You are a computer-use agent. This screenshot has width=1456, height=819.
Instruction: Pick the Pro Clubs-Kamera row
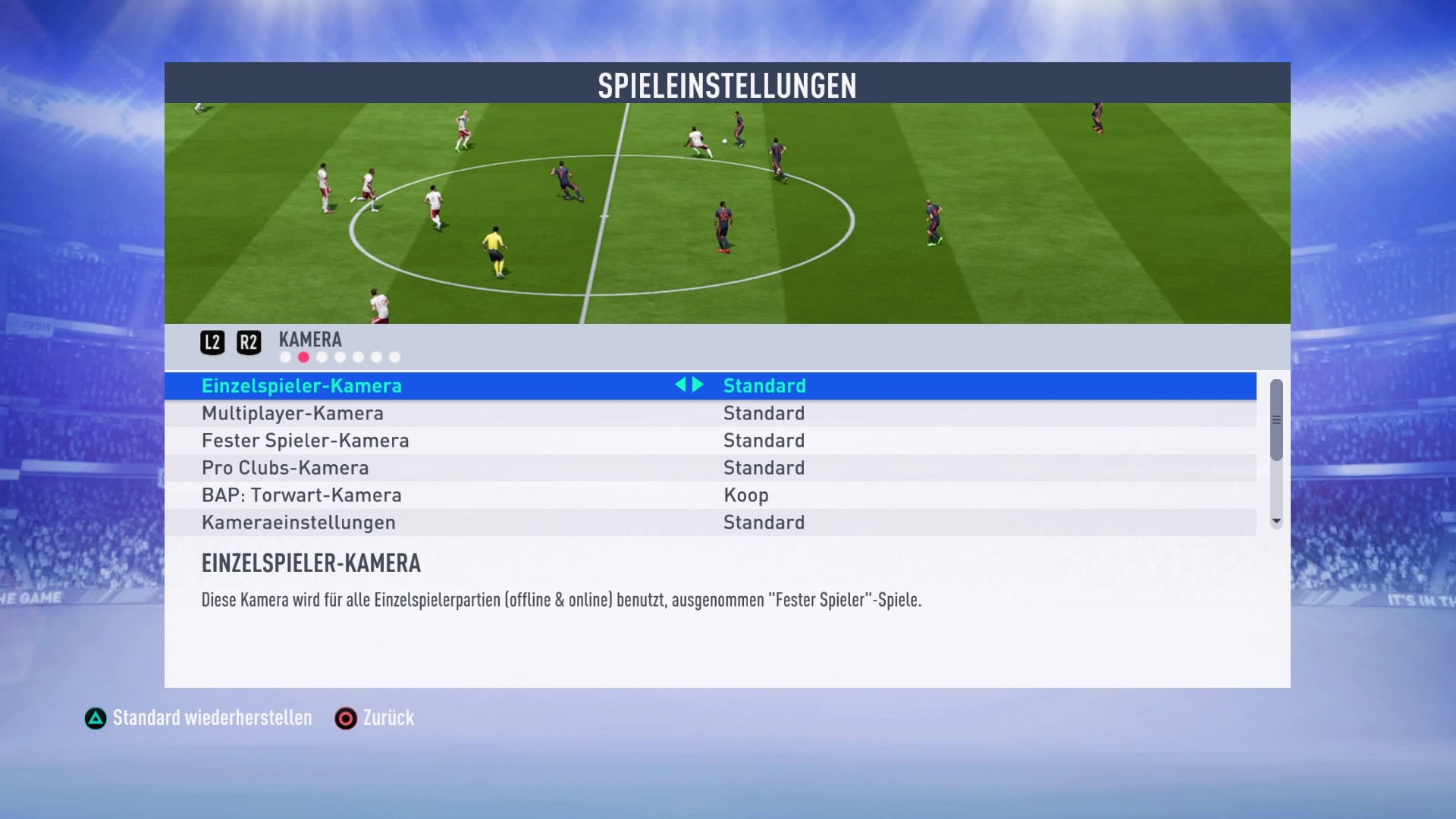(285, 468)
